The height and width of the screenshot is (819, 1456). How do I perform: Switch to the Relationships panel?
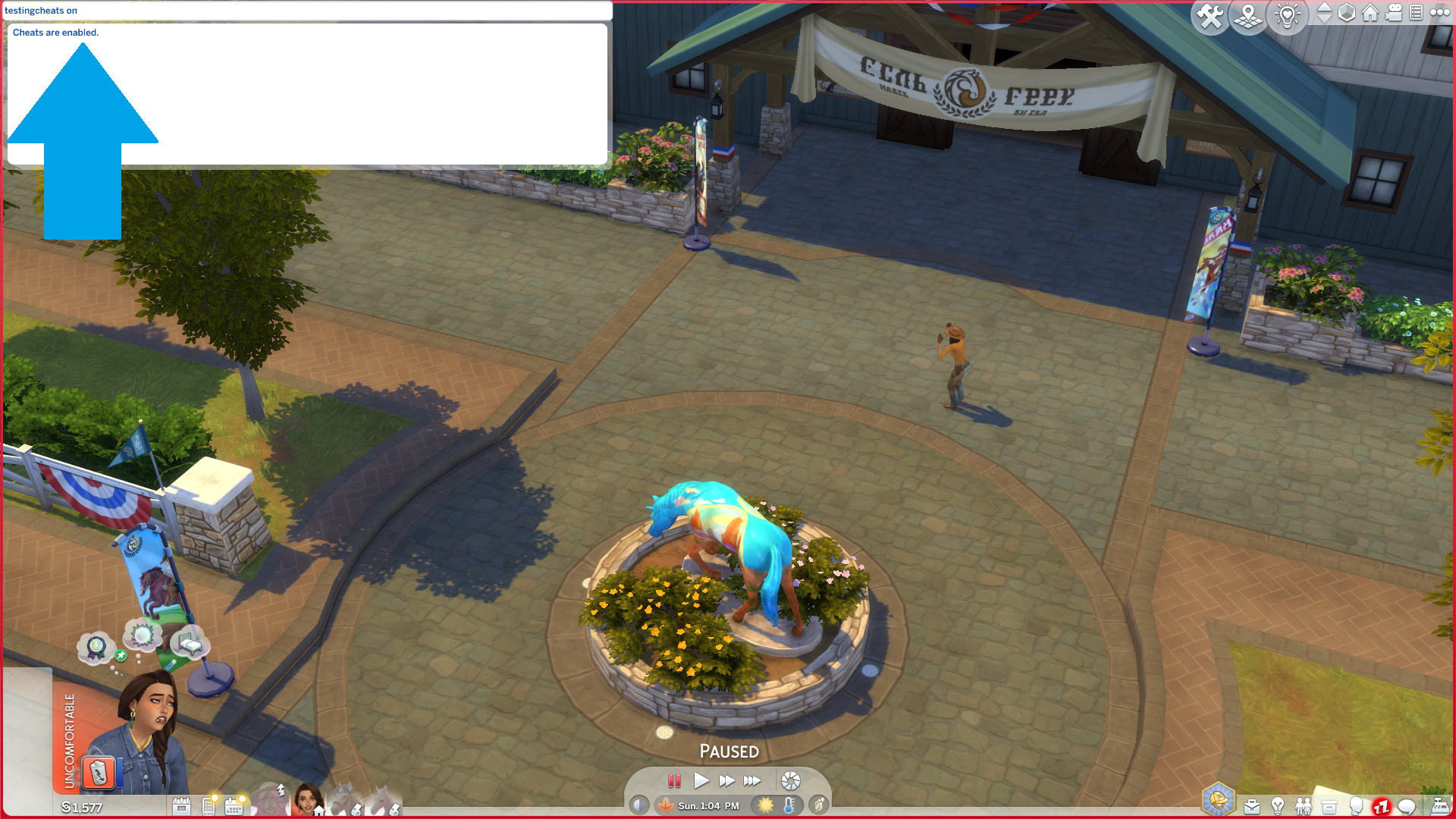pos(1304,805)
